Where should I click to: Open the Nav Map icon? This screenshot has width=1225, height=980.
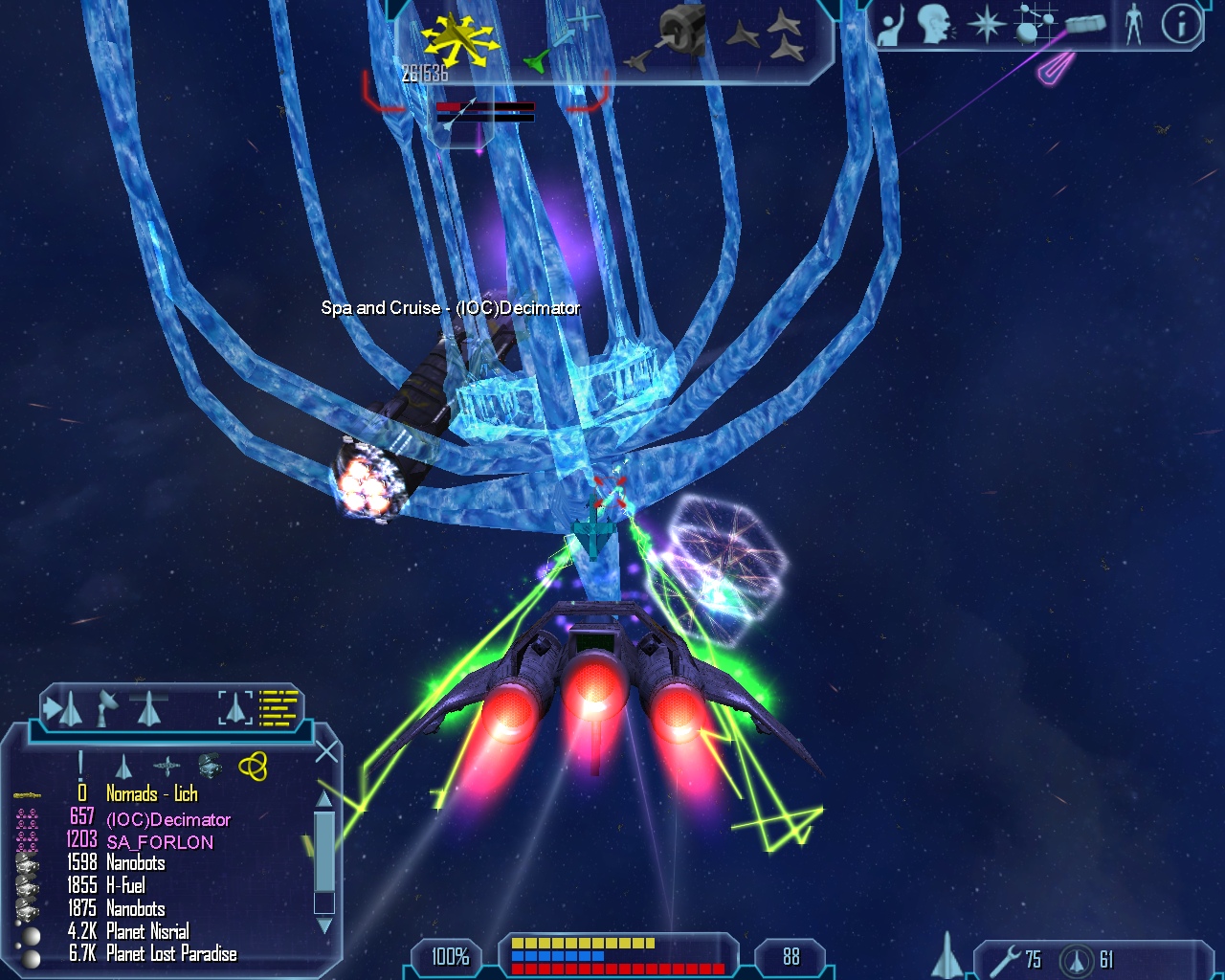tap(1033, 24)
